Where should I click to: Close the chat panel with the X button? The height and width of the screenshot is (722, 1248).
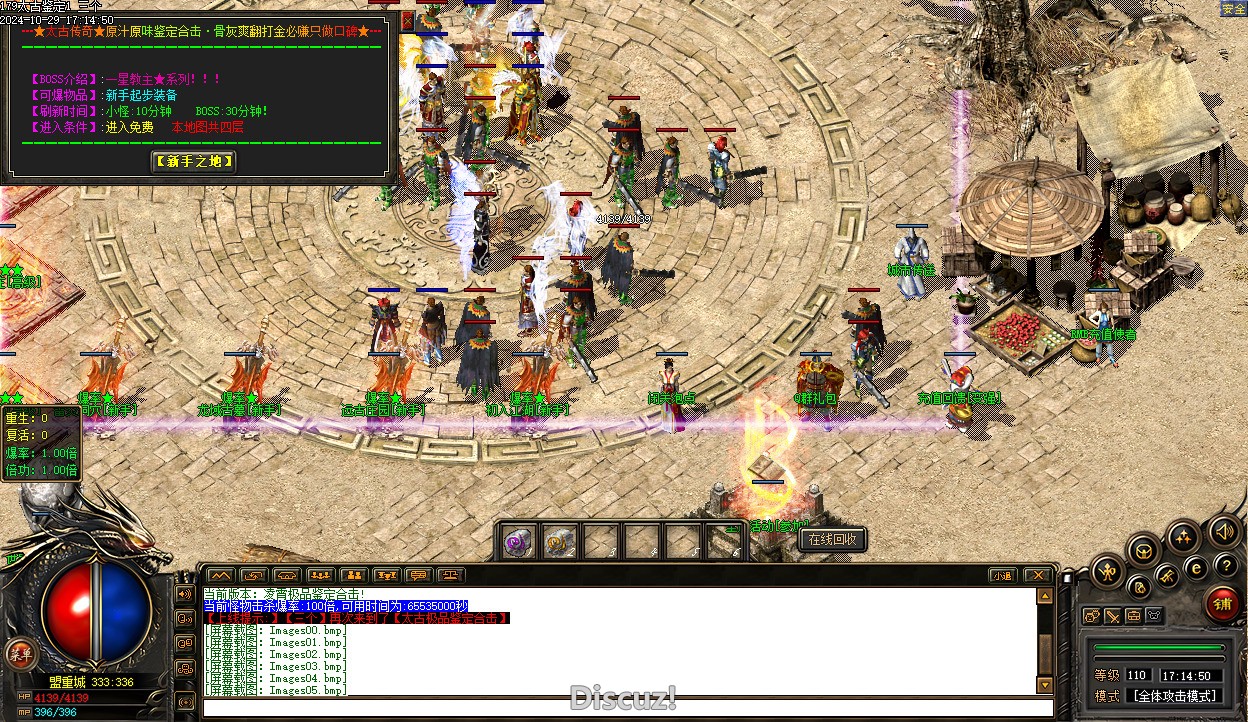coord(1038,576)
